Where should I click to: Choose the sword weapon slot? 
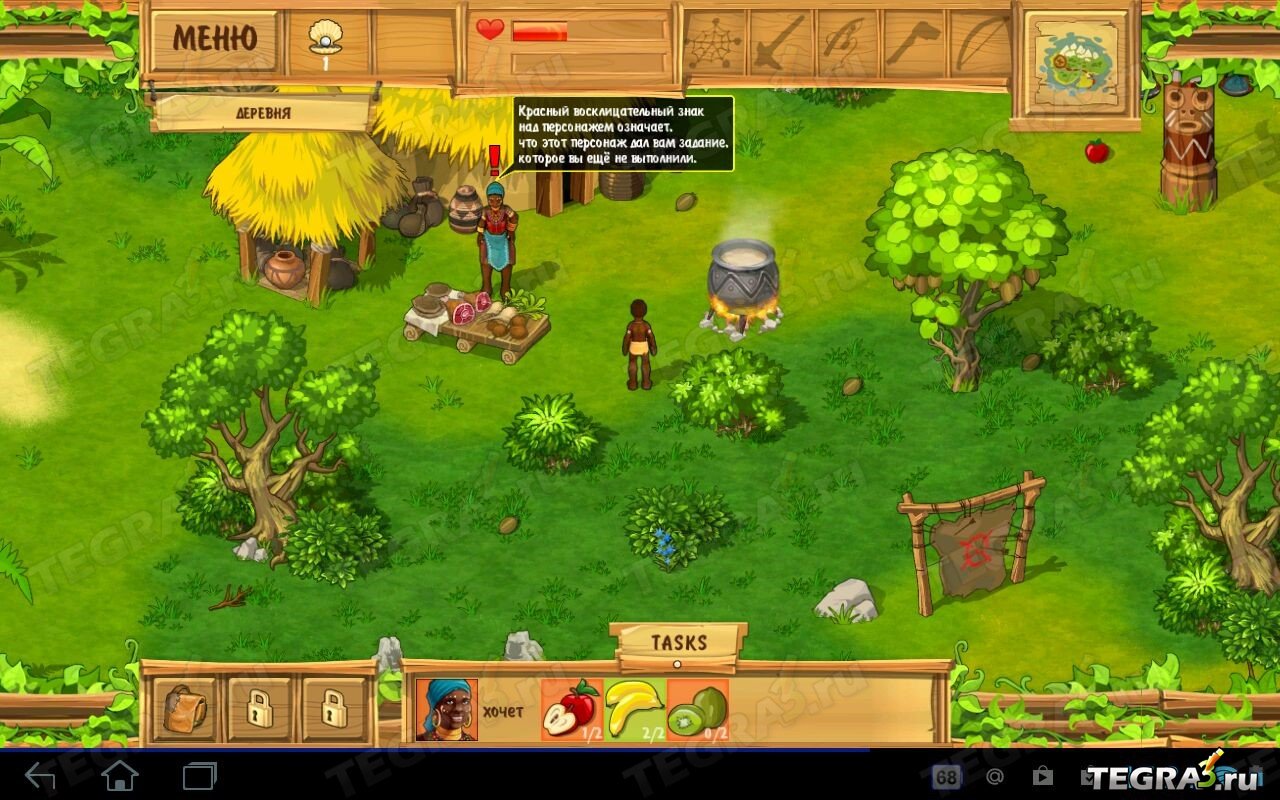(780, 42)
